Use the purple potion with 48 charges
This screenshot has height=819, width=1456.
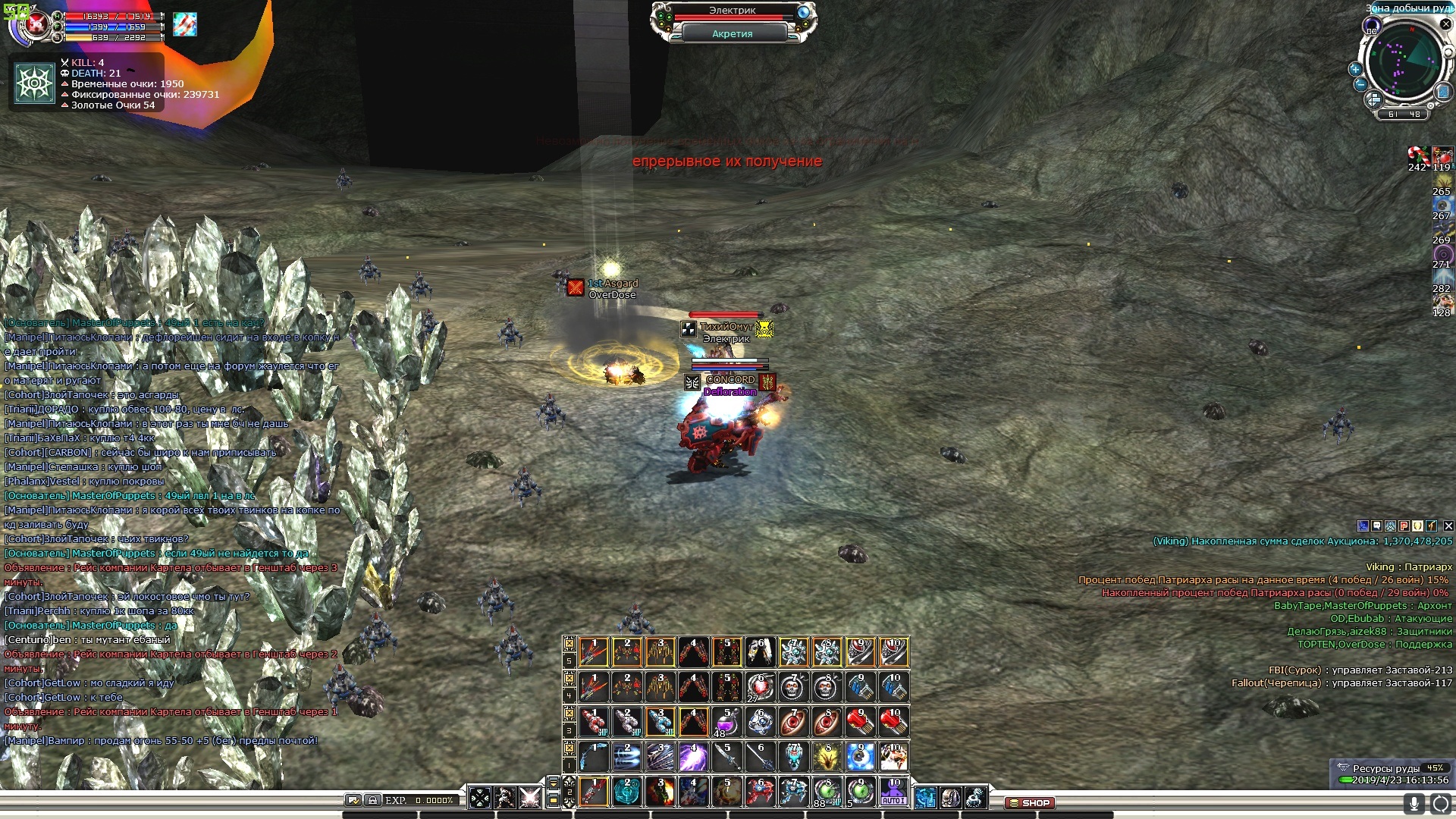[x=726, y=721]
